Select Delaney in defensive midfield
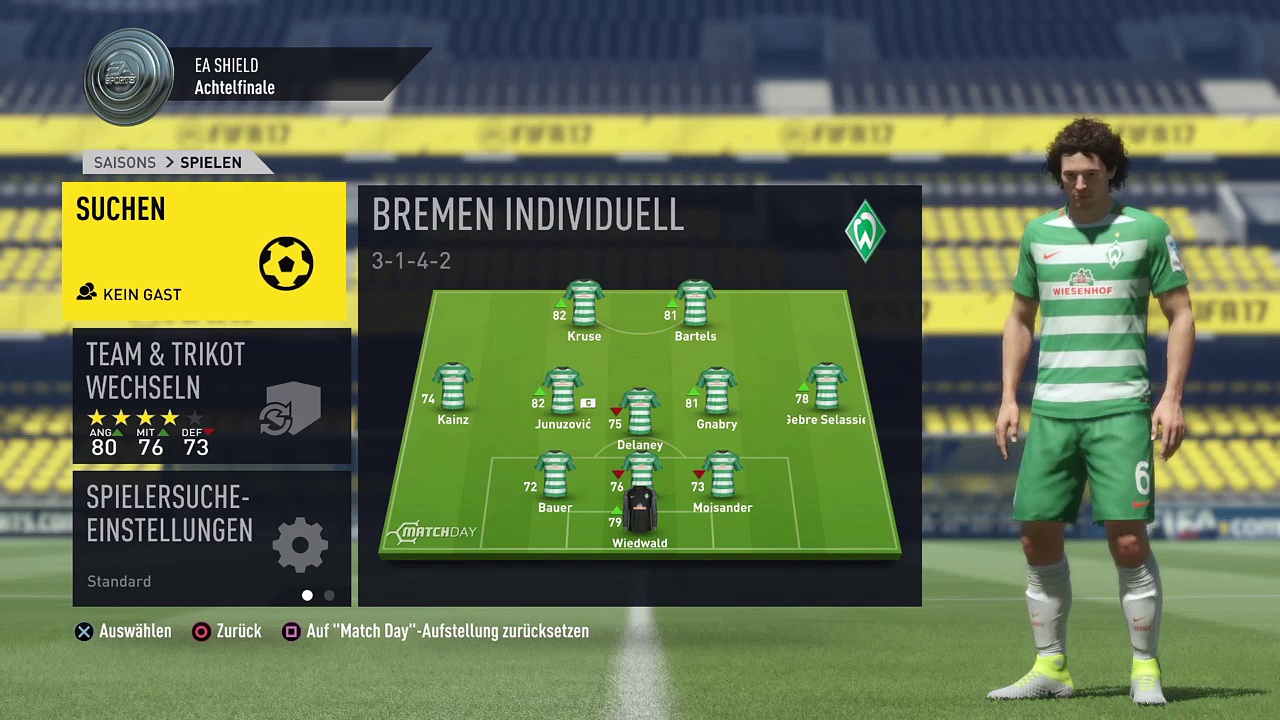Viewport: 1280px width, 720px height. coord(640,415)
